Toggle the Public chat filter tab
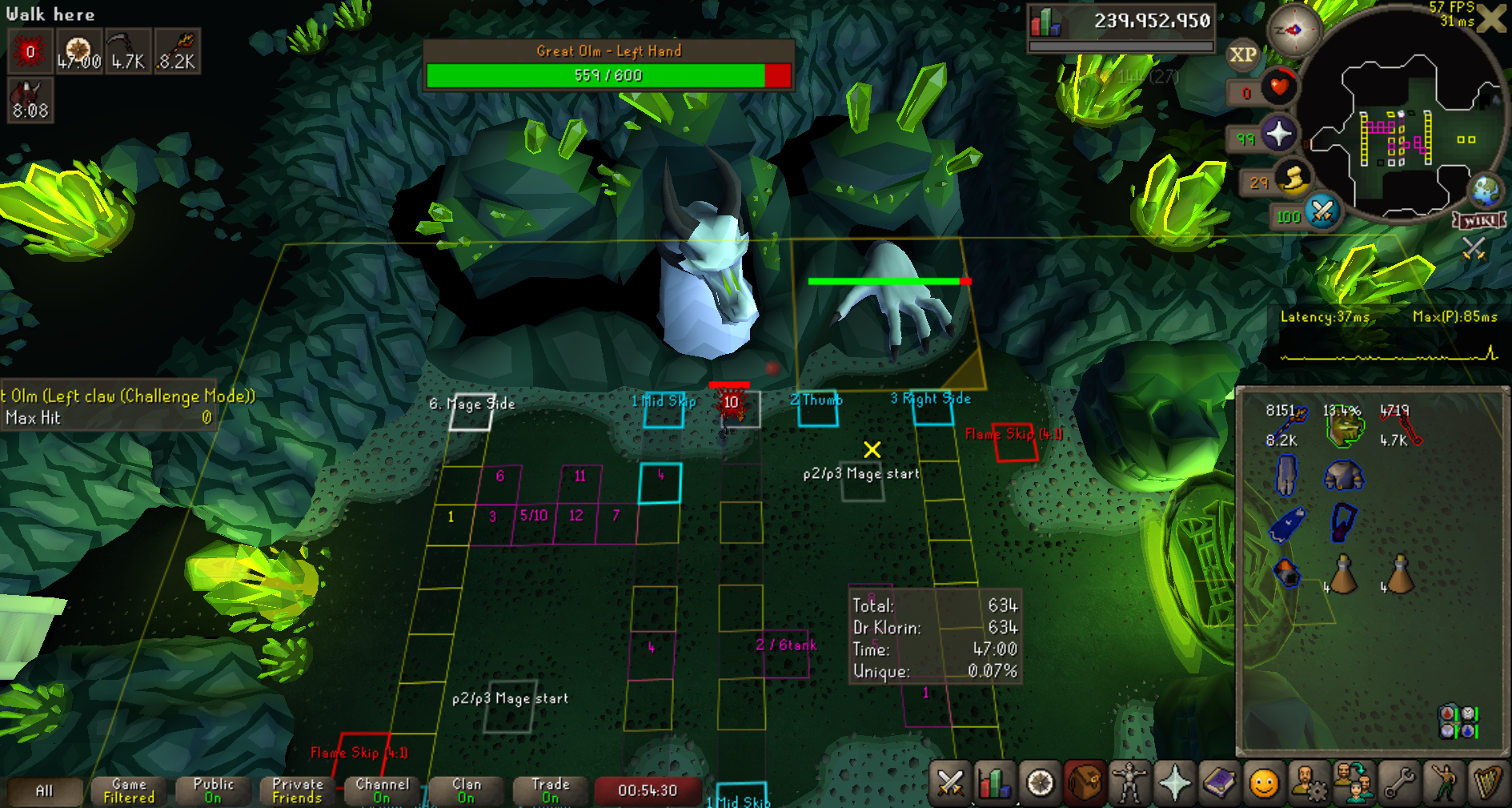 (x=213, y=790)
